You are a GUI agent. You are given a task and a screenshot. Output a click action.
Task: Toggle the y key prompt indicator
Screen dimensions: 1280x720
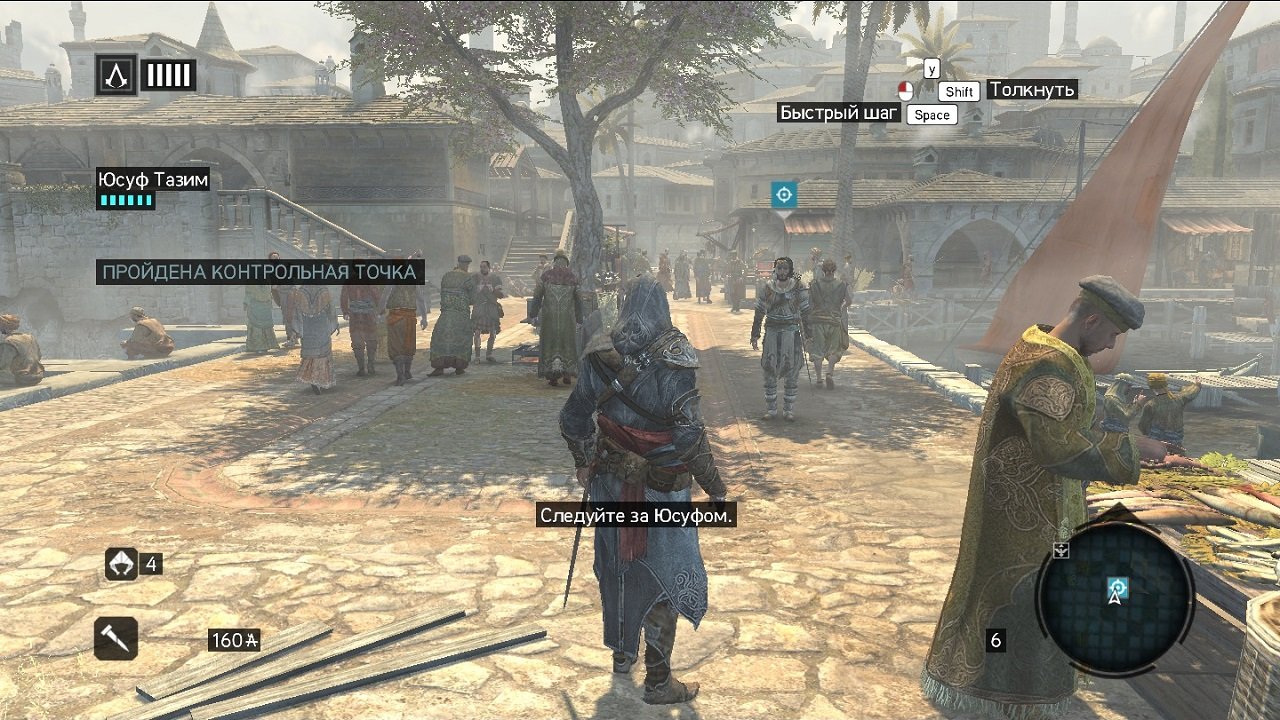(933, 68)
